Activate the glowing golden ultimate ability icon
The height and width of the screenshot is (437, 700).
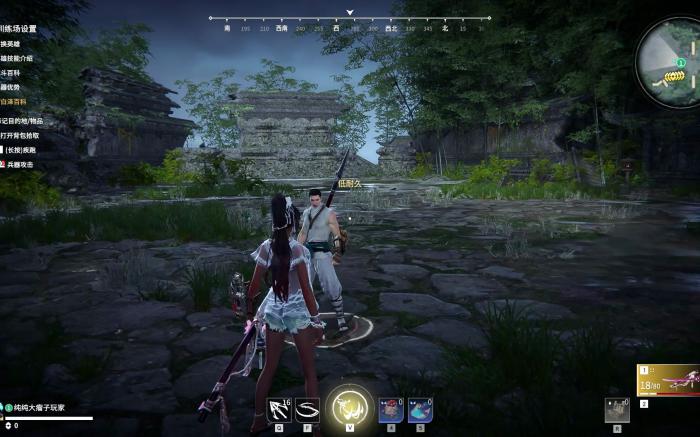[x=349, y=408]
